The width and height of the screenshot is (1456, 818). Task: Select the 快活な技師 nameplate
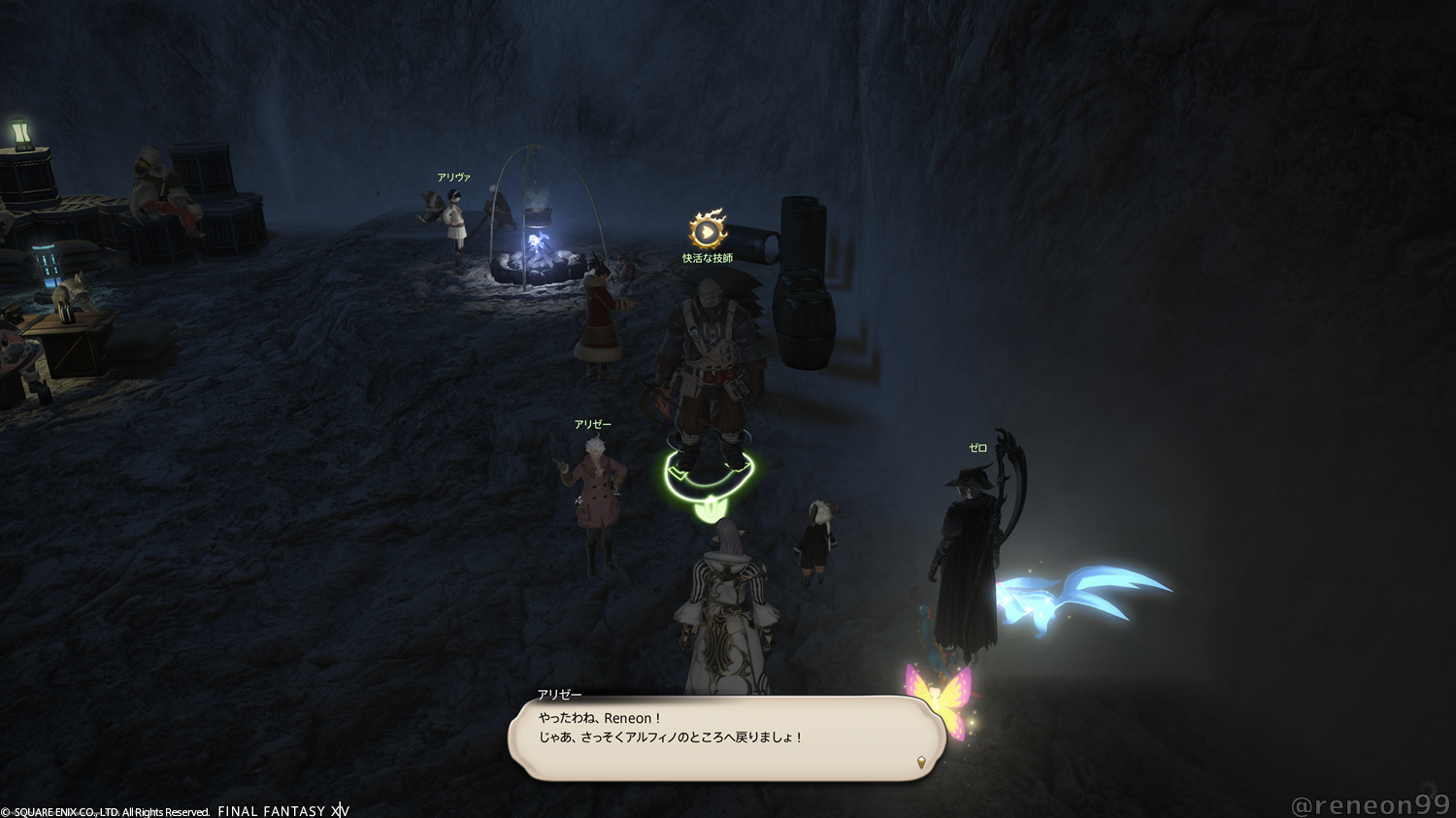click(708, 258)
